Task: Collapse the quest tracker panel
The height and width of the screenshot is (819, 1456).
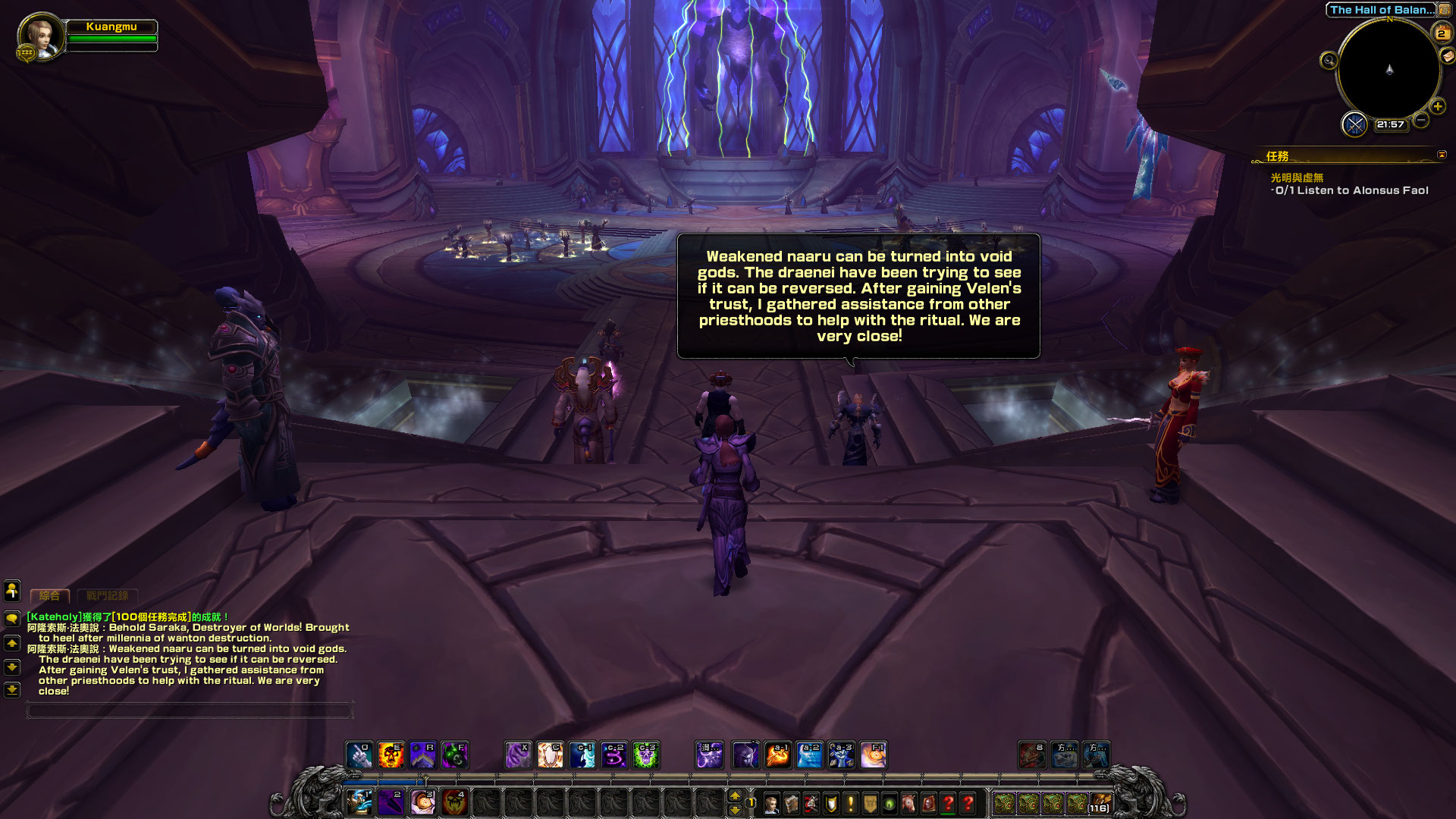Action: tap(1442, 155)
